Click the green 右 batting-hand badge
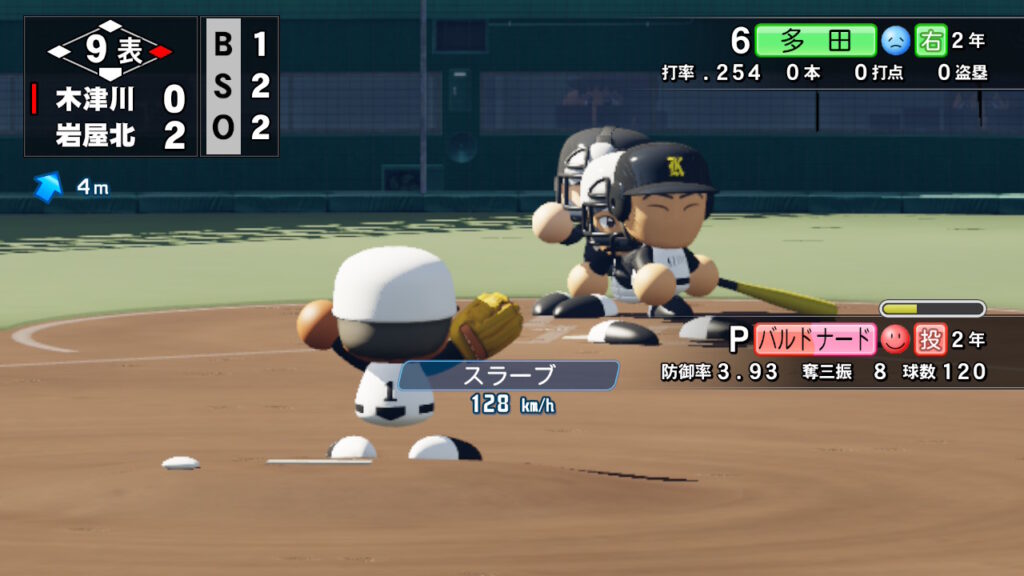This screenshot has width=1024, height=576. tap(930, 41)
